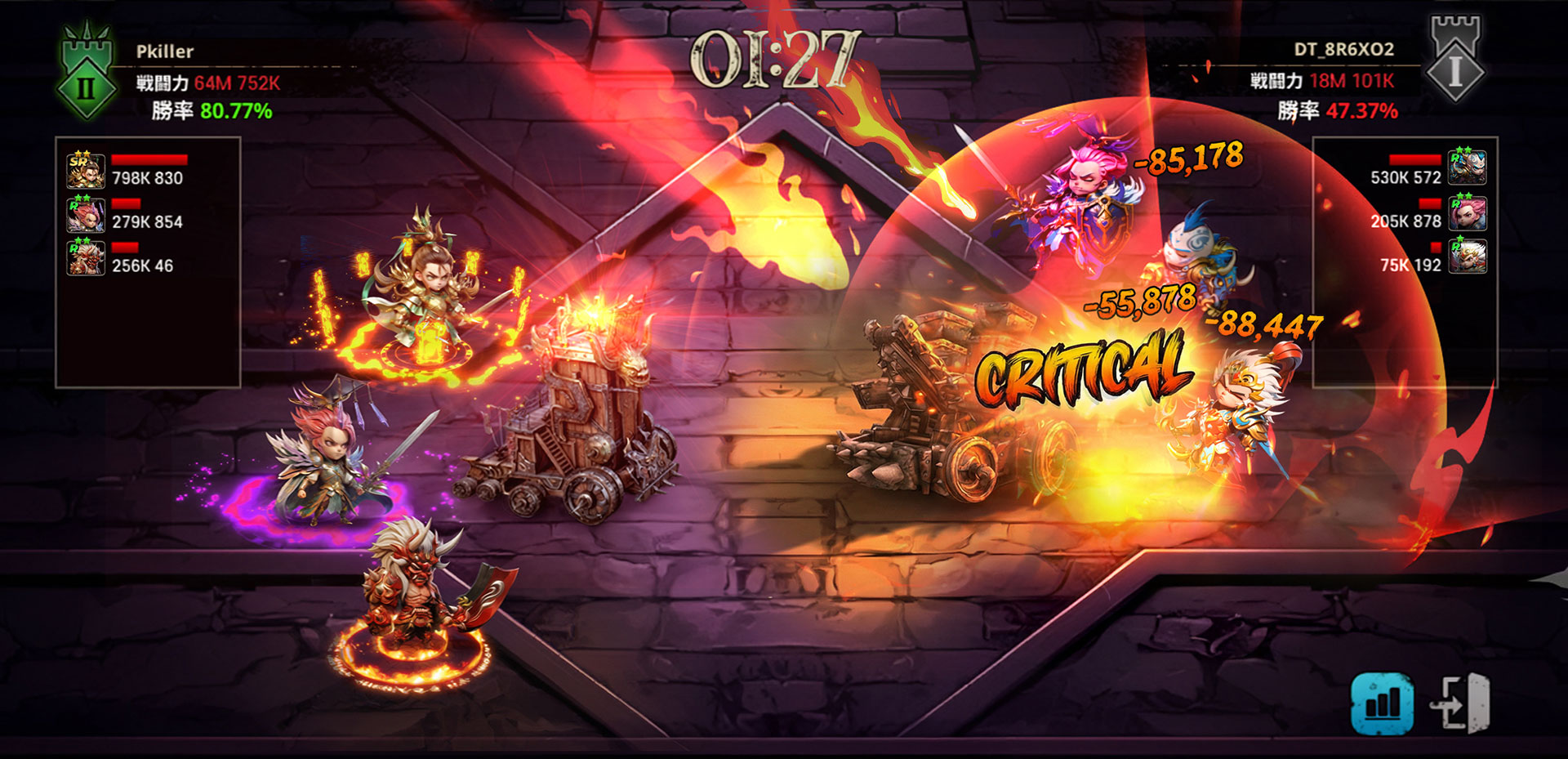Select enemy hero portrait beside 530K 572
Image resolution: width=1568 pixels, height=759 pixels.
pos(1467,167)
